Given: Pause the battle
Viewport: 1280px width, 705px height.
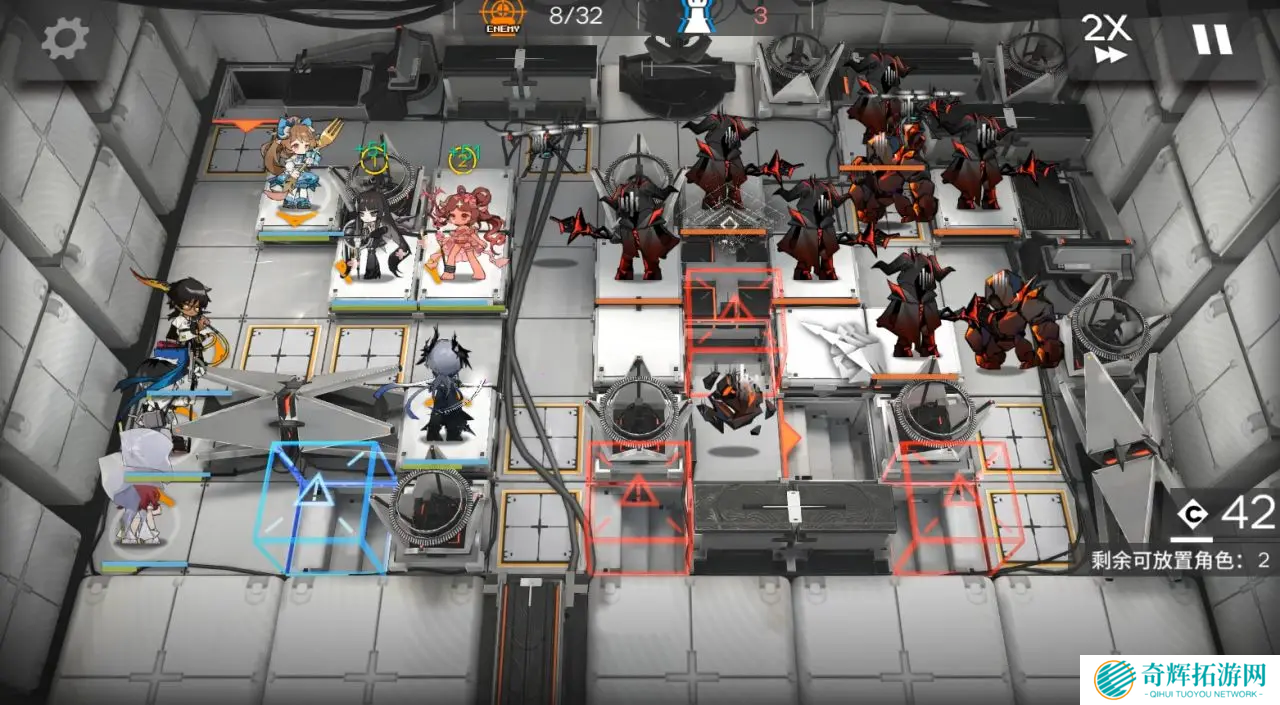Looking at the screenshot, I should coord(1211,39).
